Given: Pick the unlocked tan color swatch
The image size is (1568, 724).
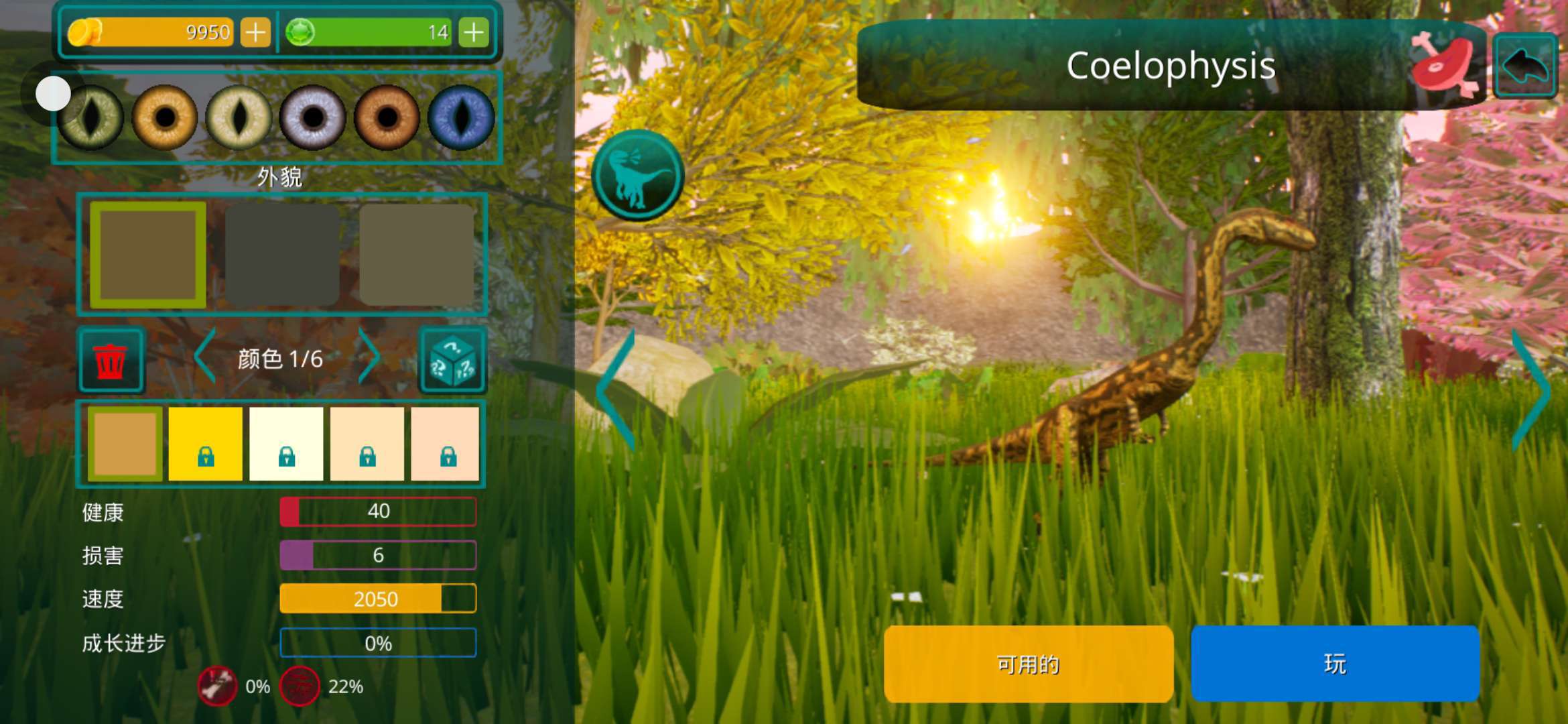Looking at the screenshot, I should coord(125,443).
